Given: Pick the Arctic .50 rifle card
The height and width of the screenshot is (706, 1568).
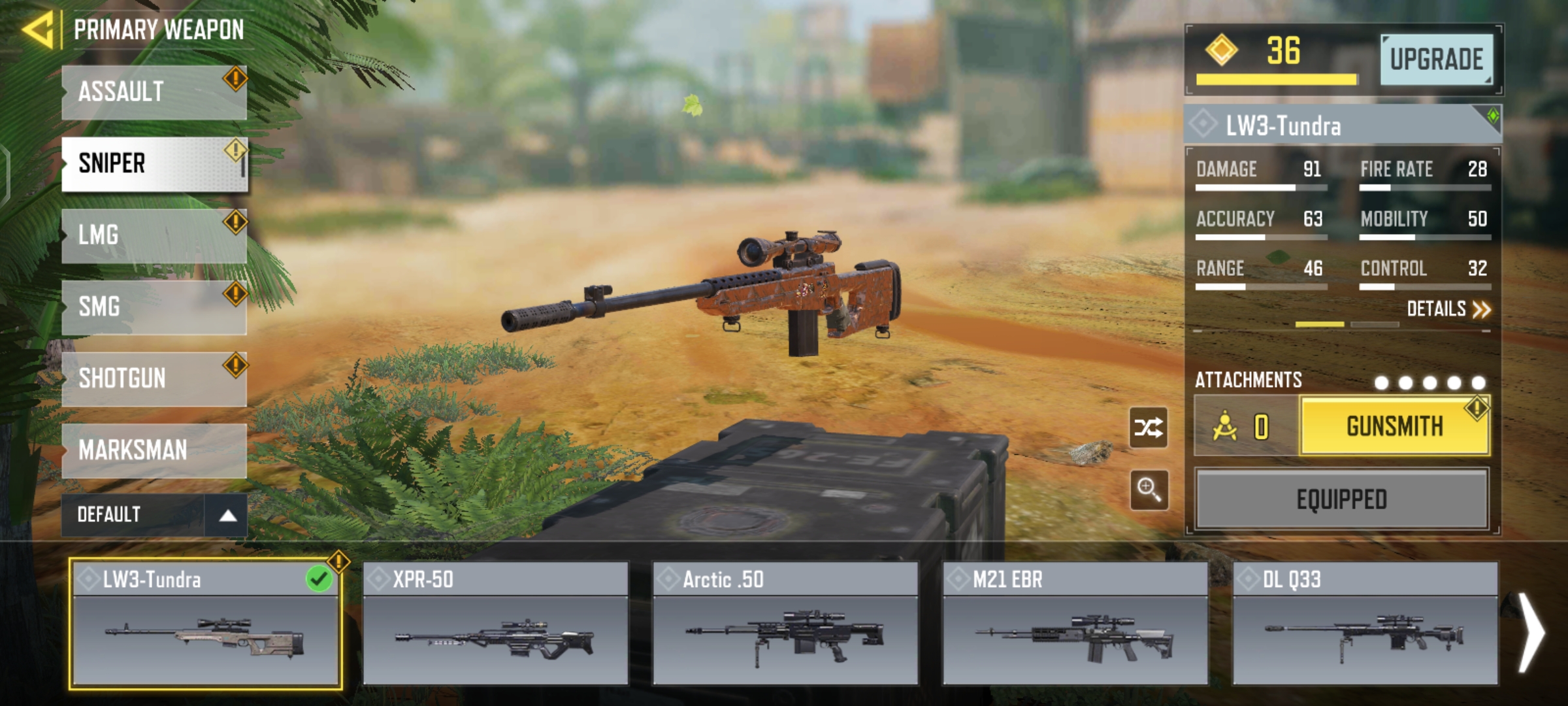Looking at the screenshot, I should click(x=785, y=624).
